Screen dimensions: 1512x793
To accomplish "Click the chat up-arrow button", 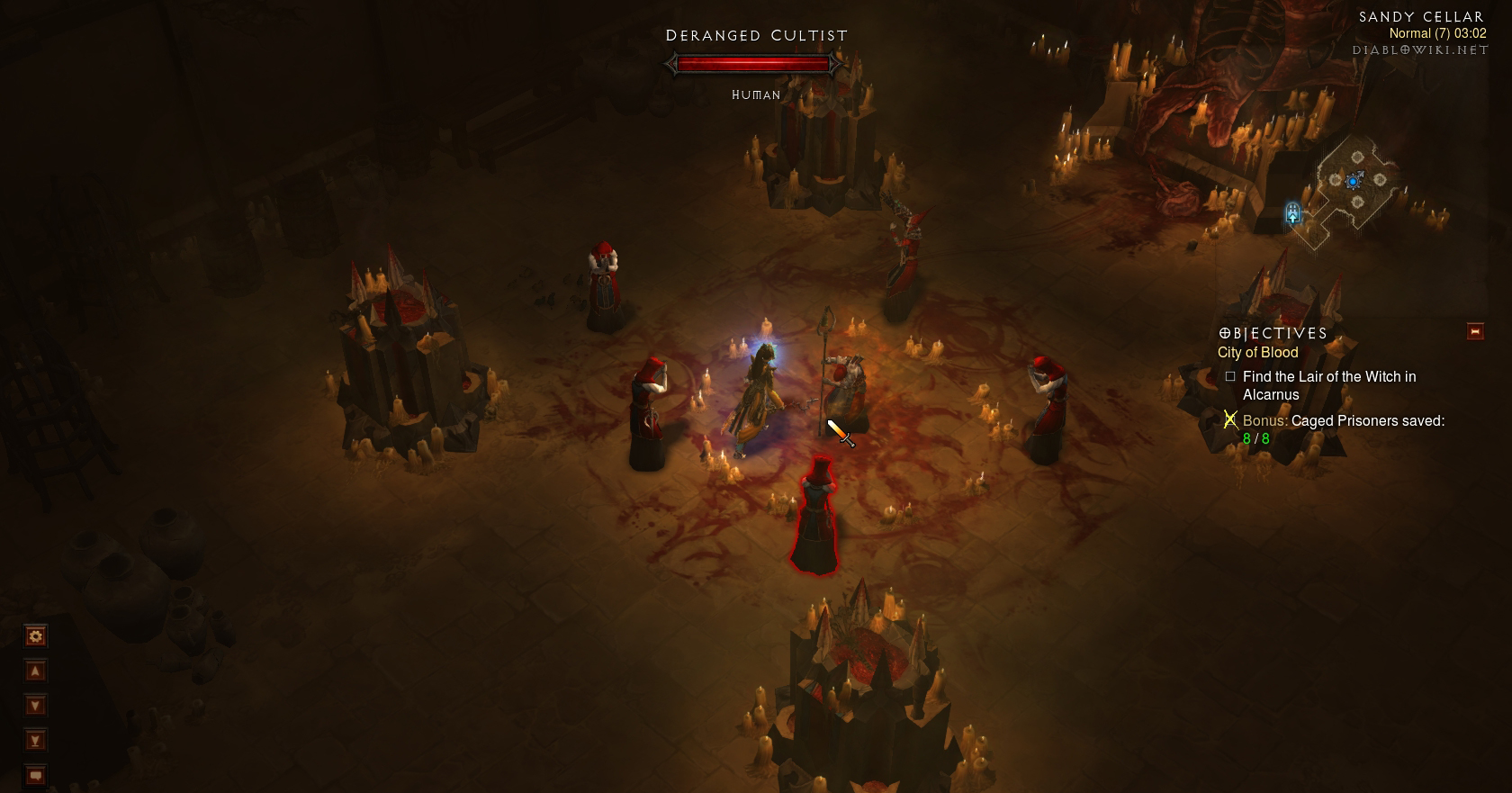I will tap(35, 671).
